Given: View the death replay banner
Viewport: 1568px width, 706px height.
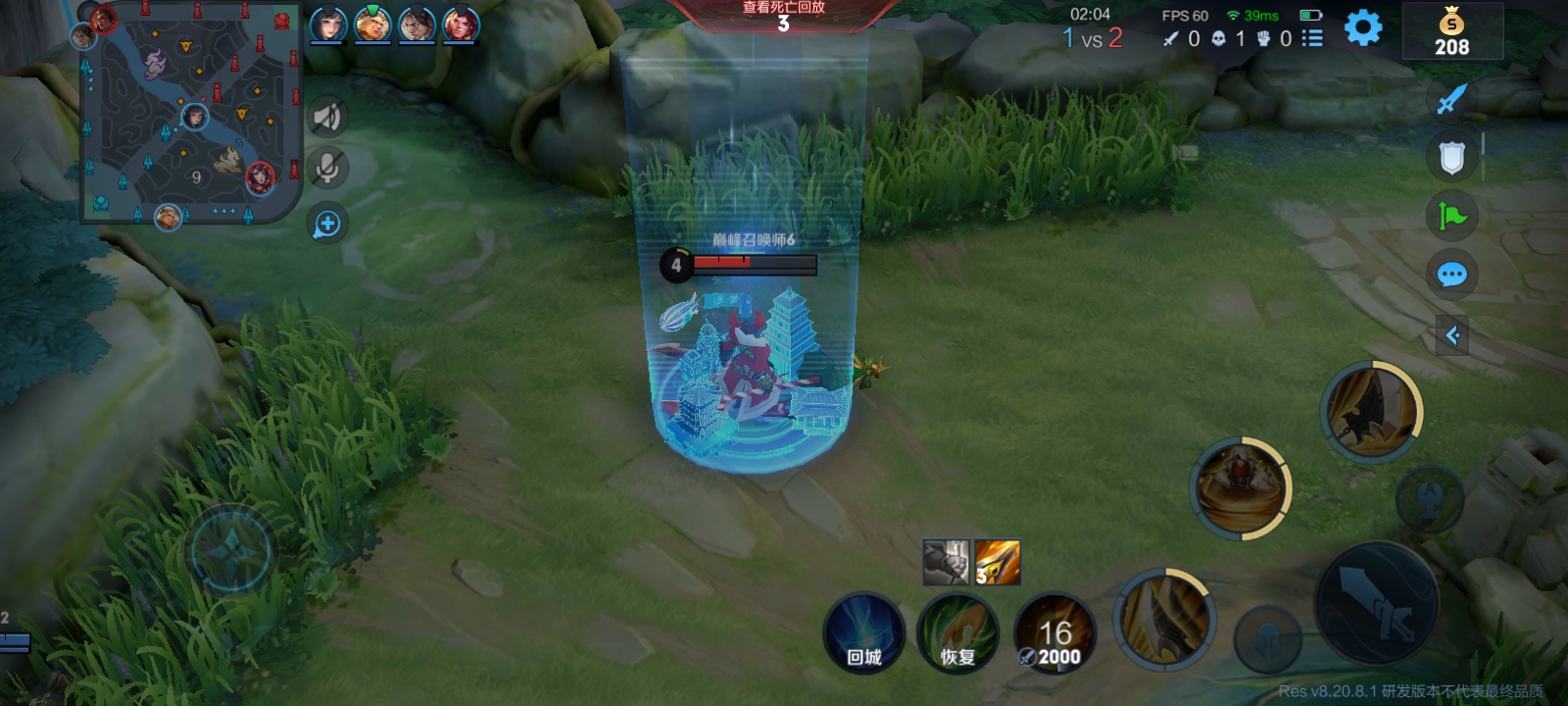Looking at the screenshot, I should click(783, 16).
